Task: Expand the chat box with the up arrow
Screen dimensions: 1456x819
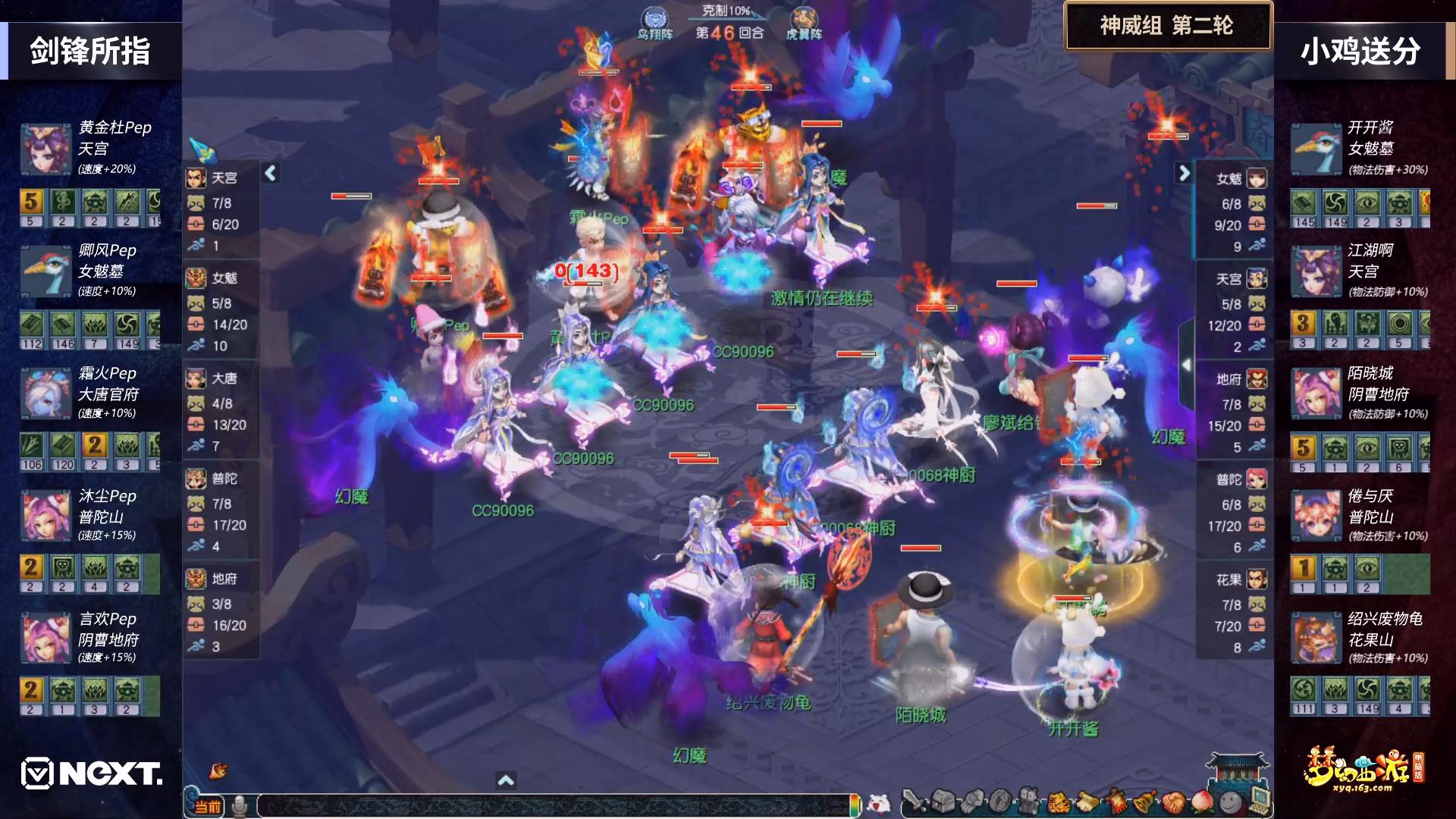Action: coord(506,780)
